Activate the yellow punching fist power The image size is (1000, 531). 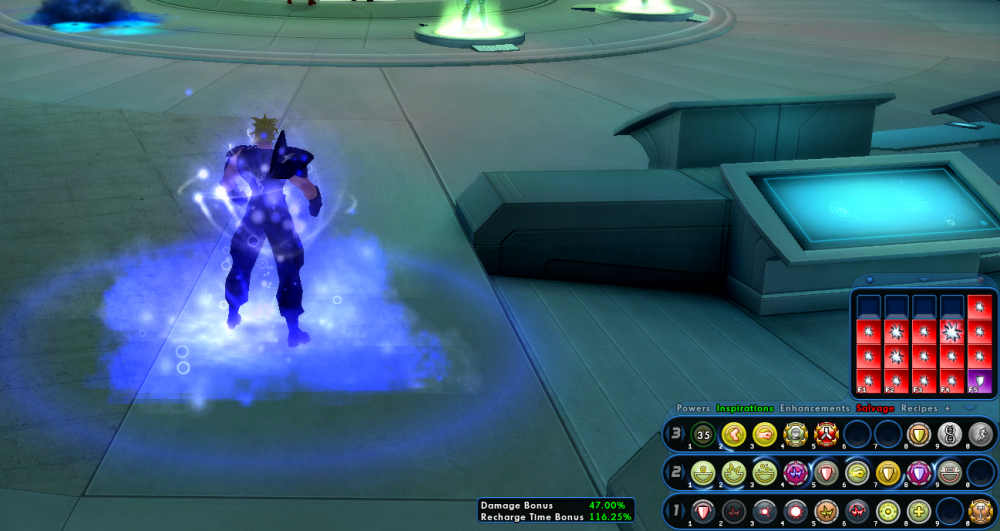tap(764, 434)
